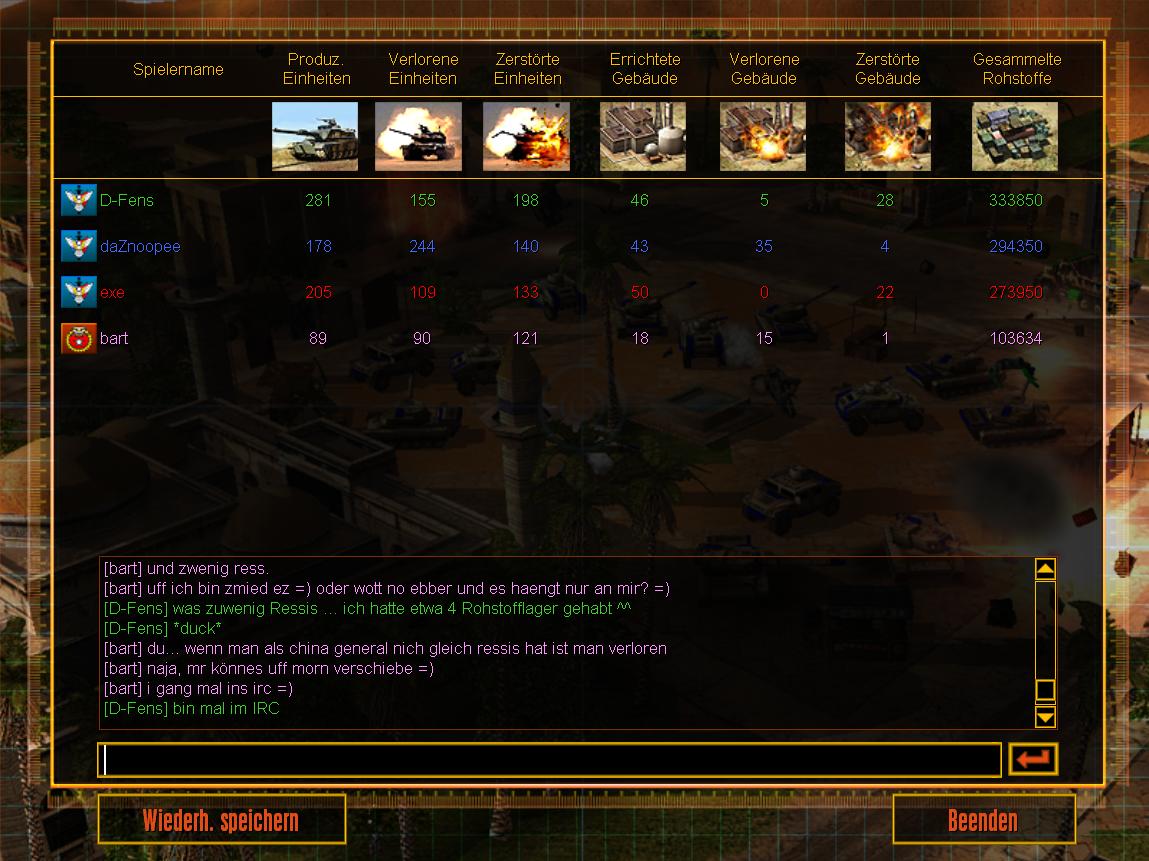1149x861 pixels.
Task: Click the chat scroll down arrow
Action: (1045, 717)
